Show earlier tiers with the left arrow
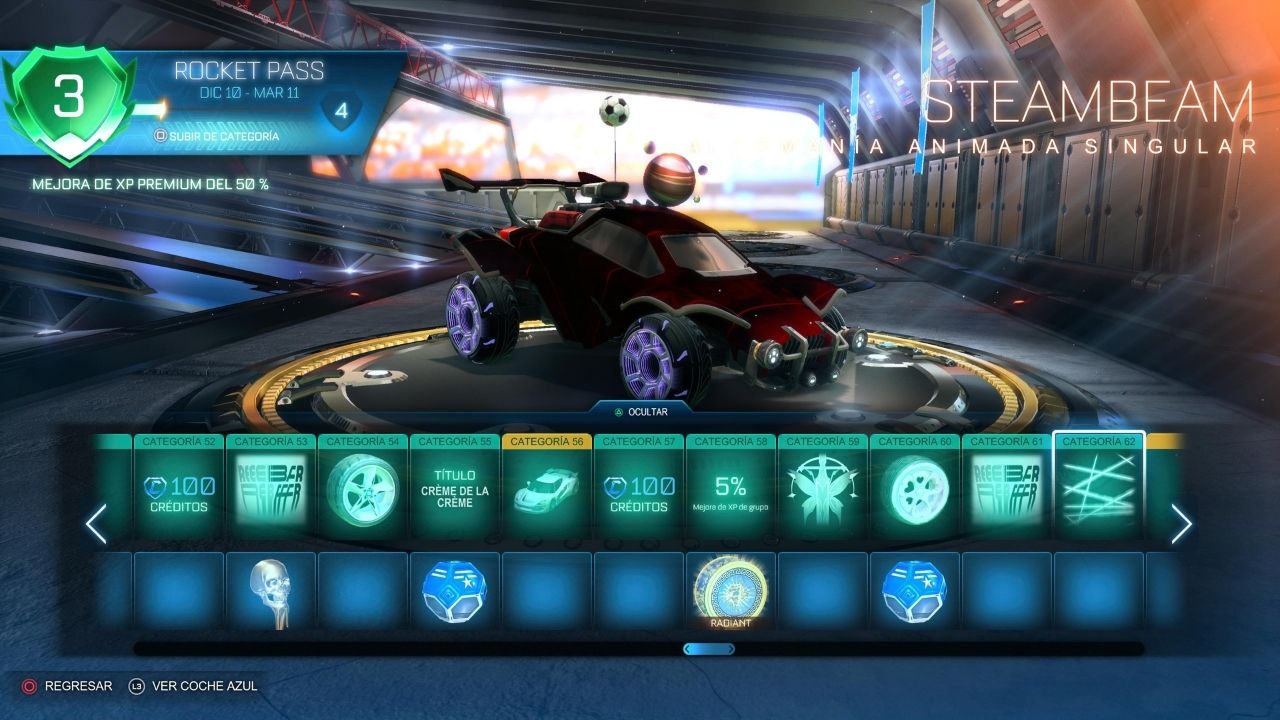 point(96,524)
